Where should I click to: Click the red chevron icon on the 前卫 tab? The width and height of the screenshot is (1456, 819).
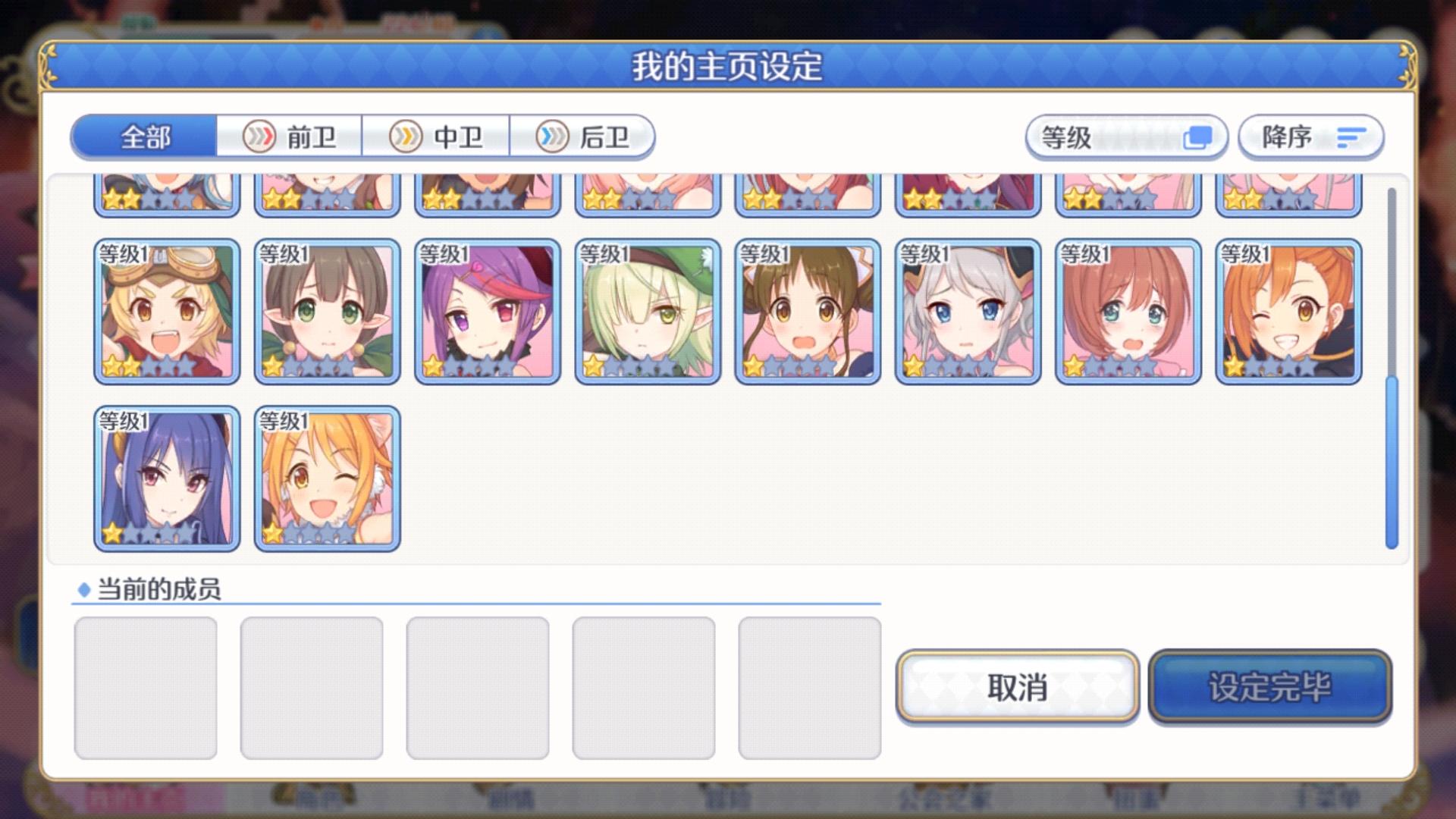258,137
